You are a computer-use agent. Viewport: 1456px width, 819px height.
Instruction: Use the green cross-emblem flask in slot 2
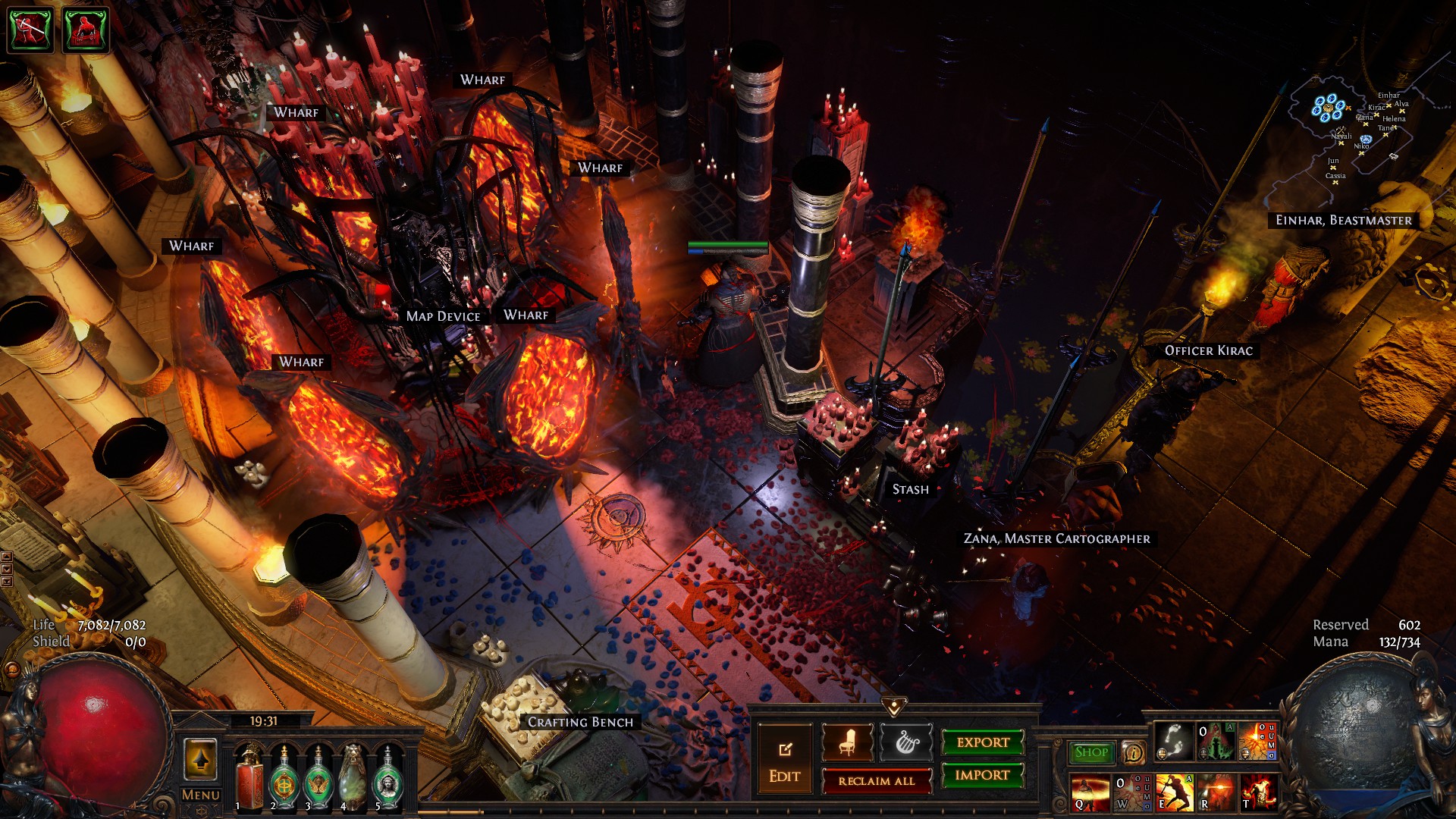pos(284,777)
